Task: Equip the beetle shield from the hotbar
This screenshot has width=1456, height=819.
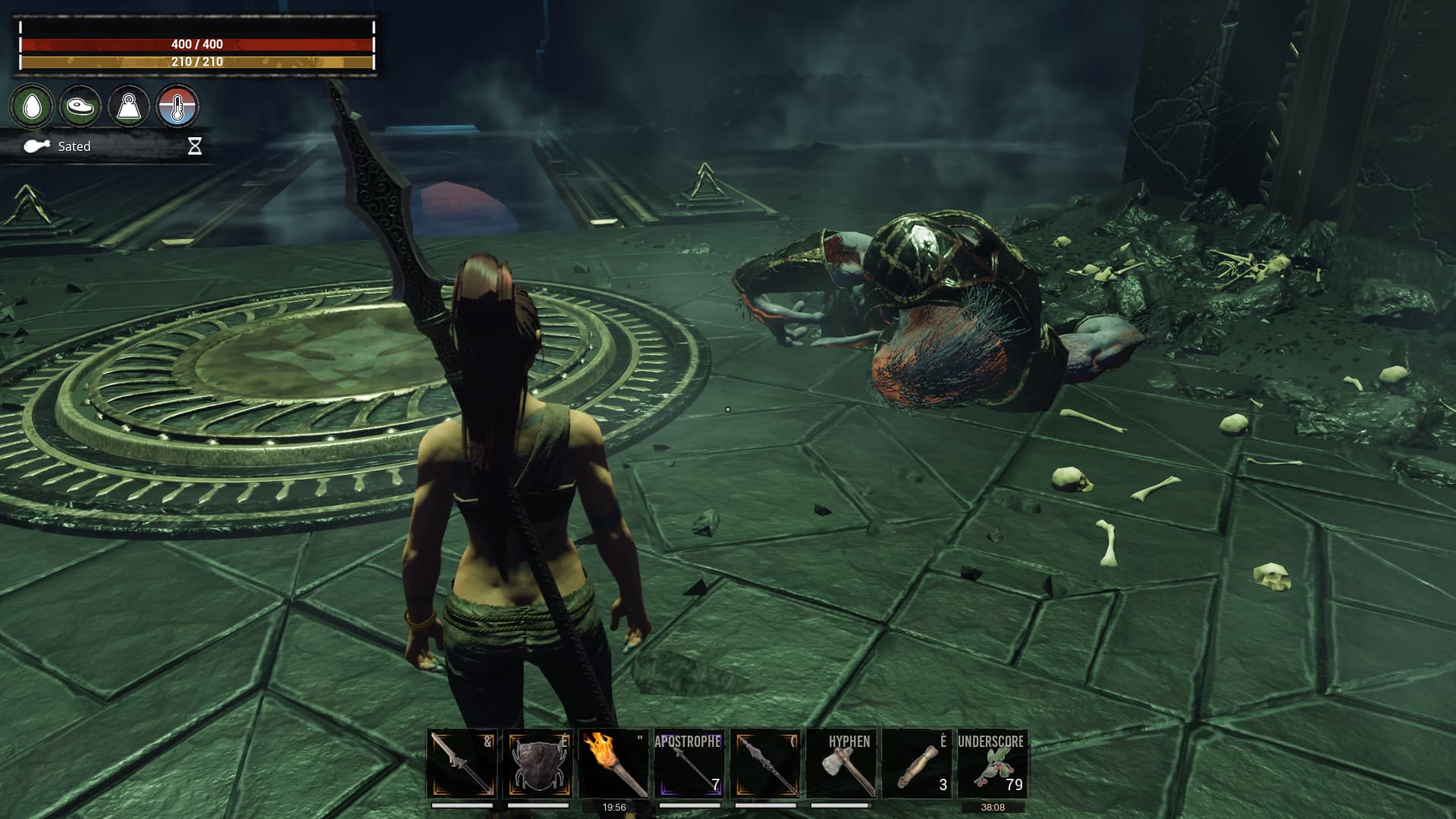Action: [x=538, y=764]
